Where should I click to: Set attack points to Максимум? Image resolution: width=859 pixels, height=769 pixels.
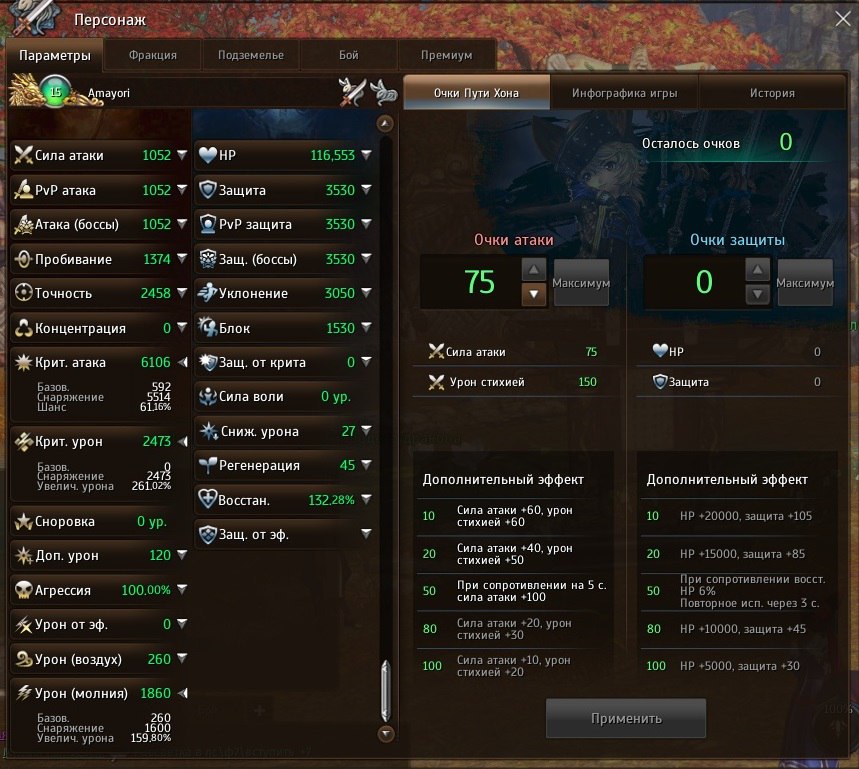point(581,283)
